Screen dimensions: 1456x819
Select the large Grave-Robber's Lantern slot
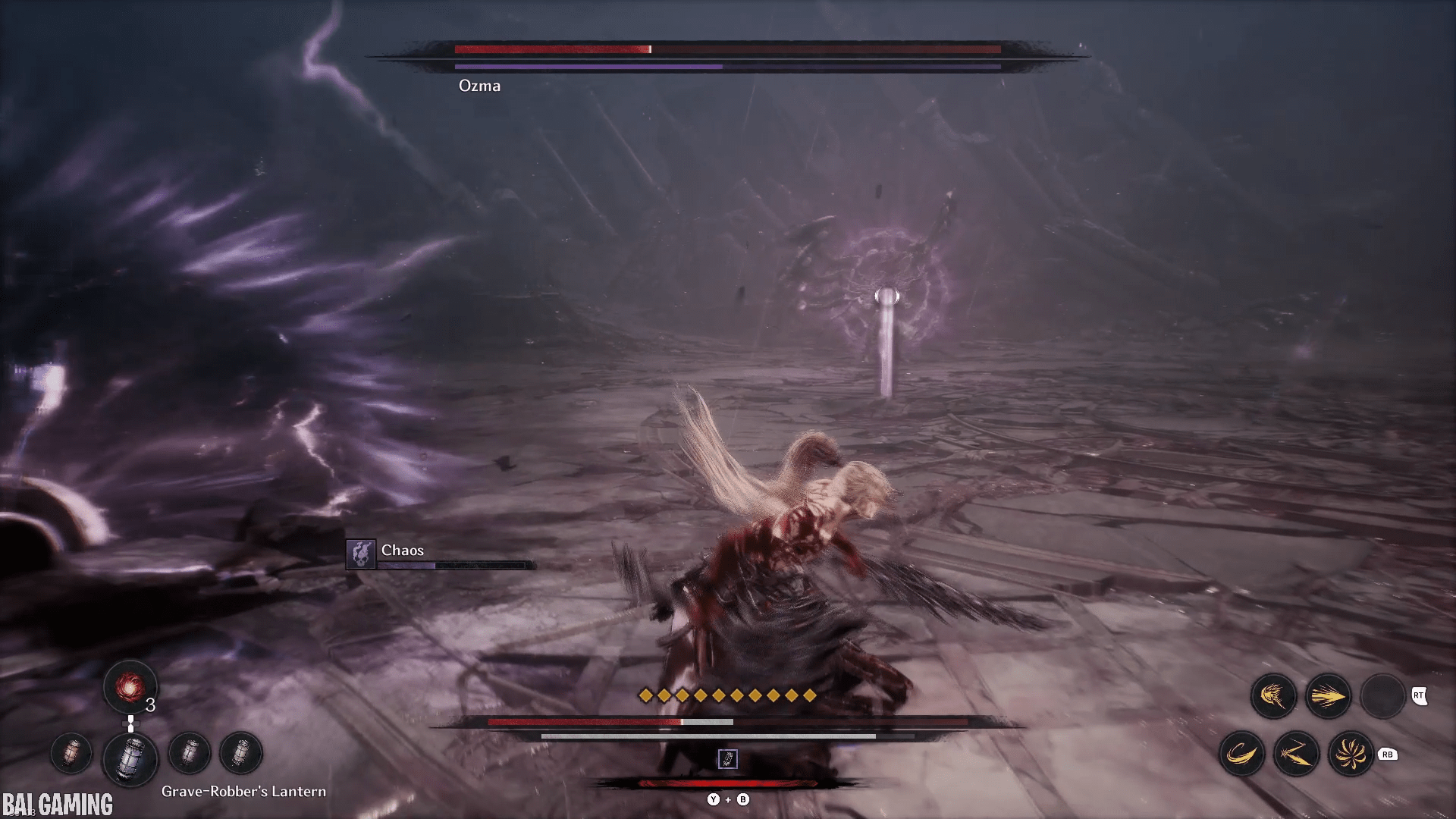tap(130, 757)
